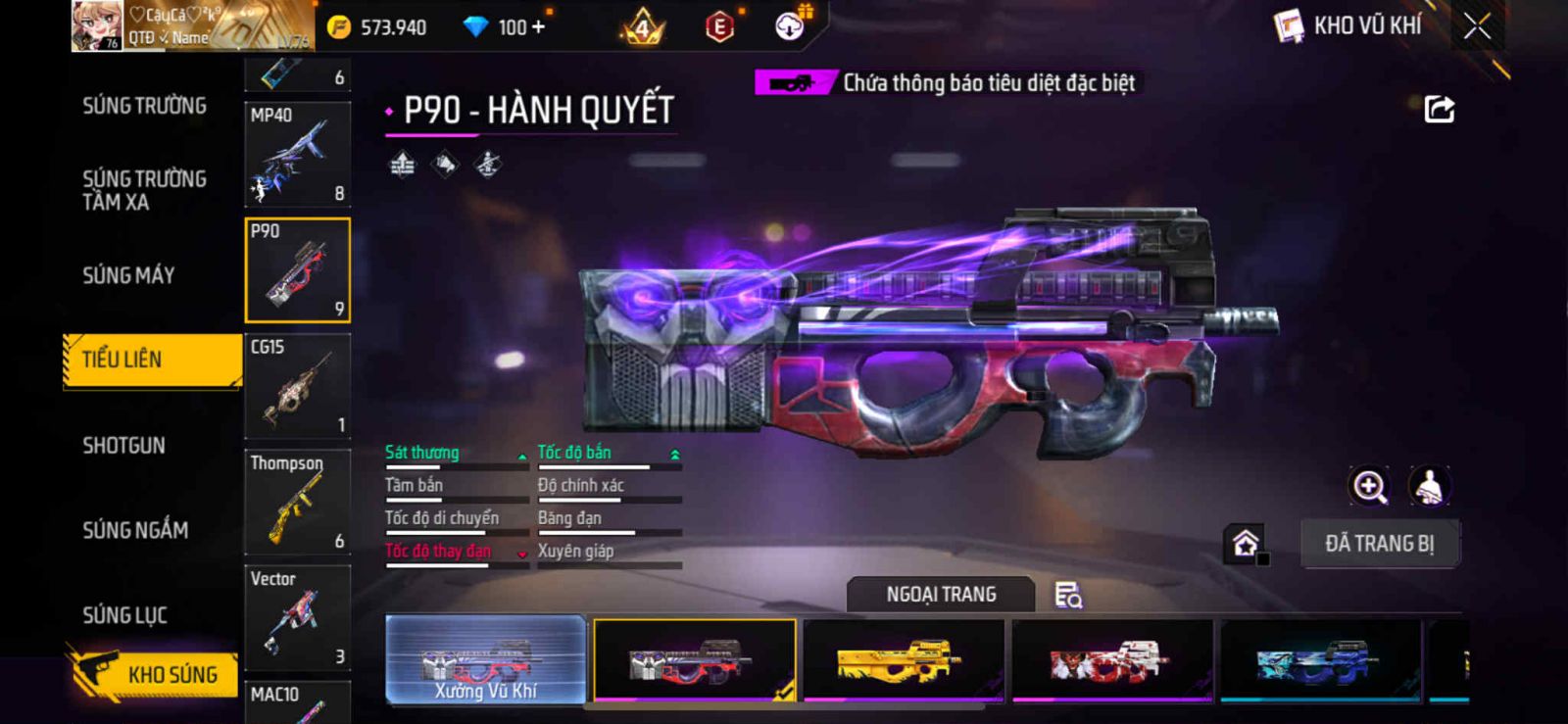Pick the blue P90 skin thumbnail
1568x724 pixels.
point(1320,660)
